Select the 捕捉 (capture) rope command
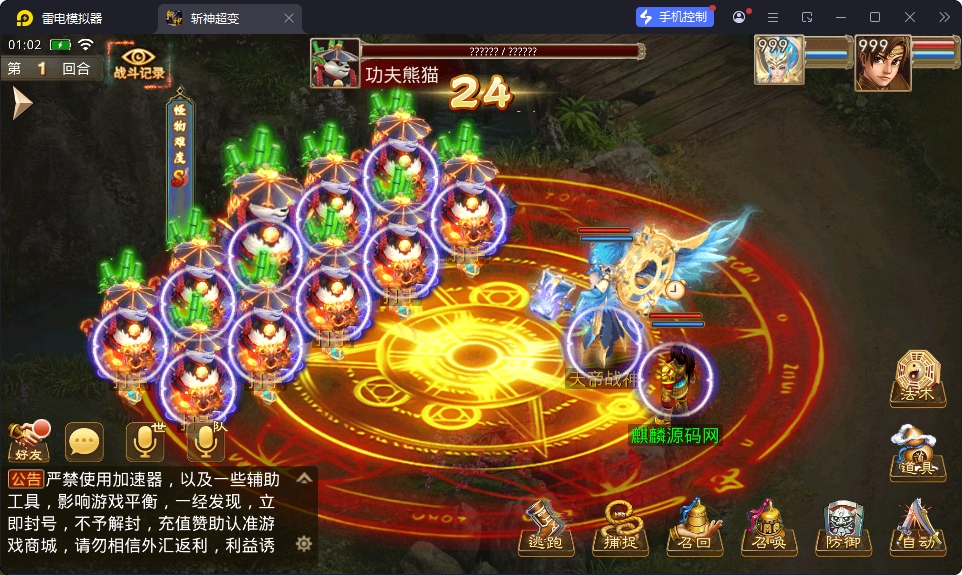The image size is (962, 575). (x=619, y=527)
